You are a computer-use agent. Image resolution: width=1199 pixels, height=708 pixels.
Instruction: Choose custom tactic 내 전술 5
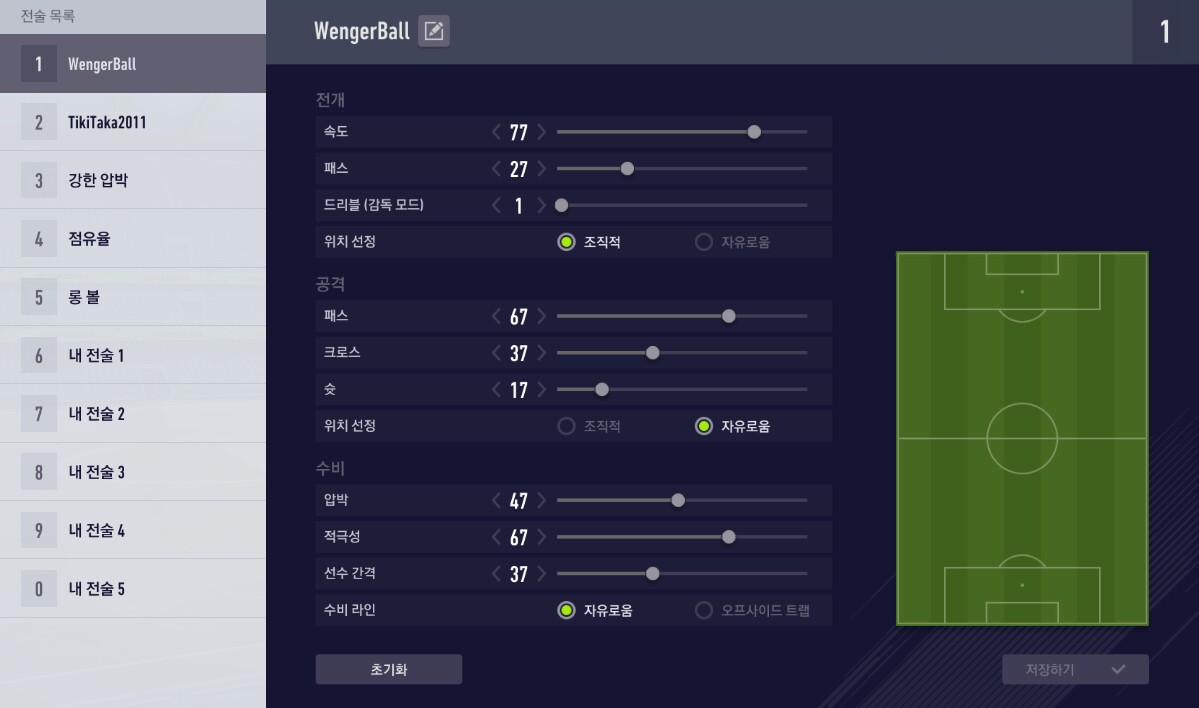tap(133, 588)
